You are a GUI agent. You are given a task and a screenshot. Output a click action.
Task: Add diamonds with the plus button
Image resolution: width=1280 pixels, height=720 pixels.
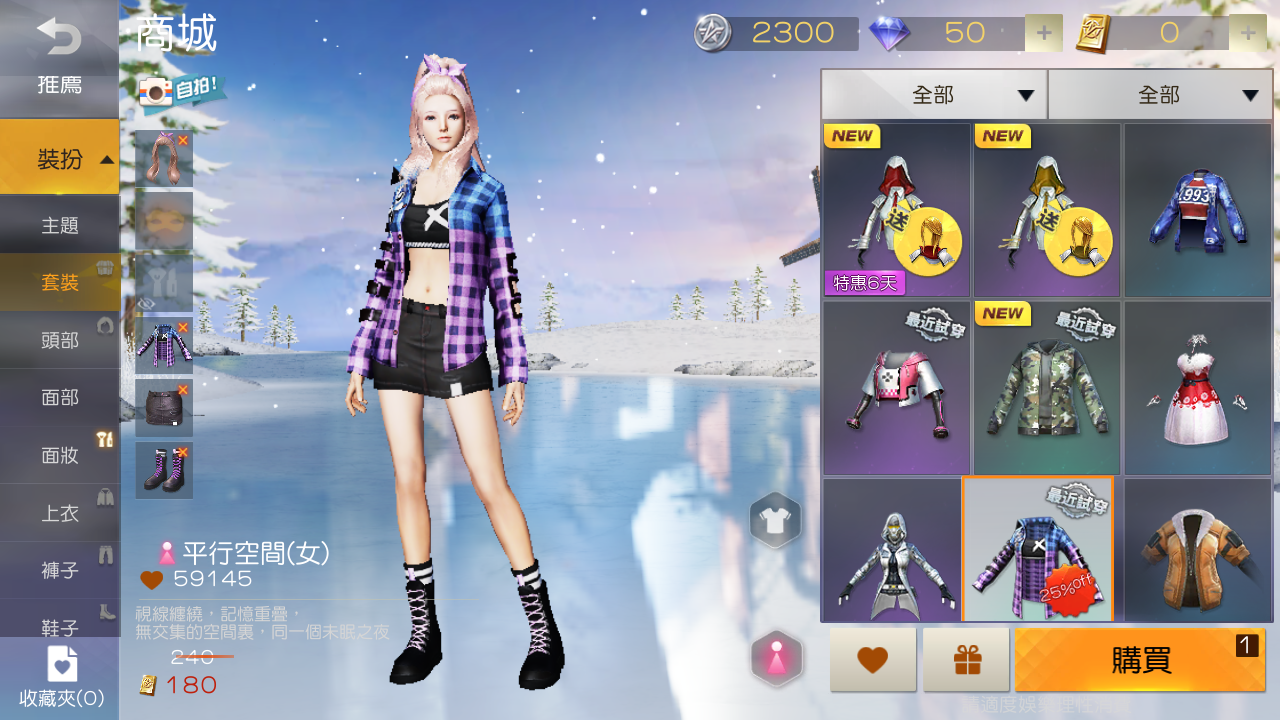1043,33
